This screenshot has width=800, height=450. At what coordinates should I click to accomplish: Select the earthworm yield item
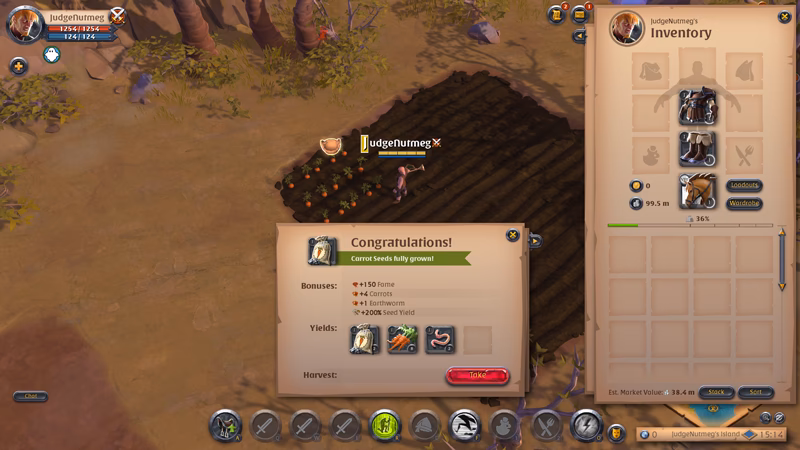point(440,340)
